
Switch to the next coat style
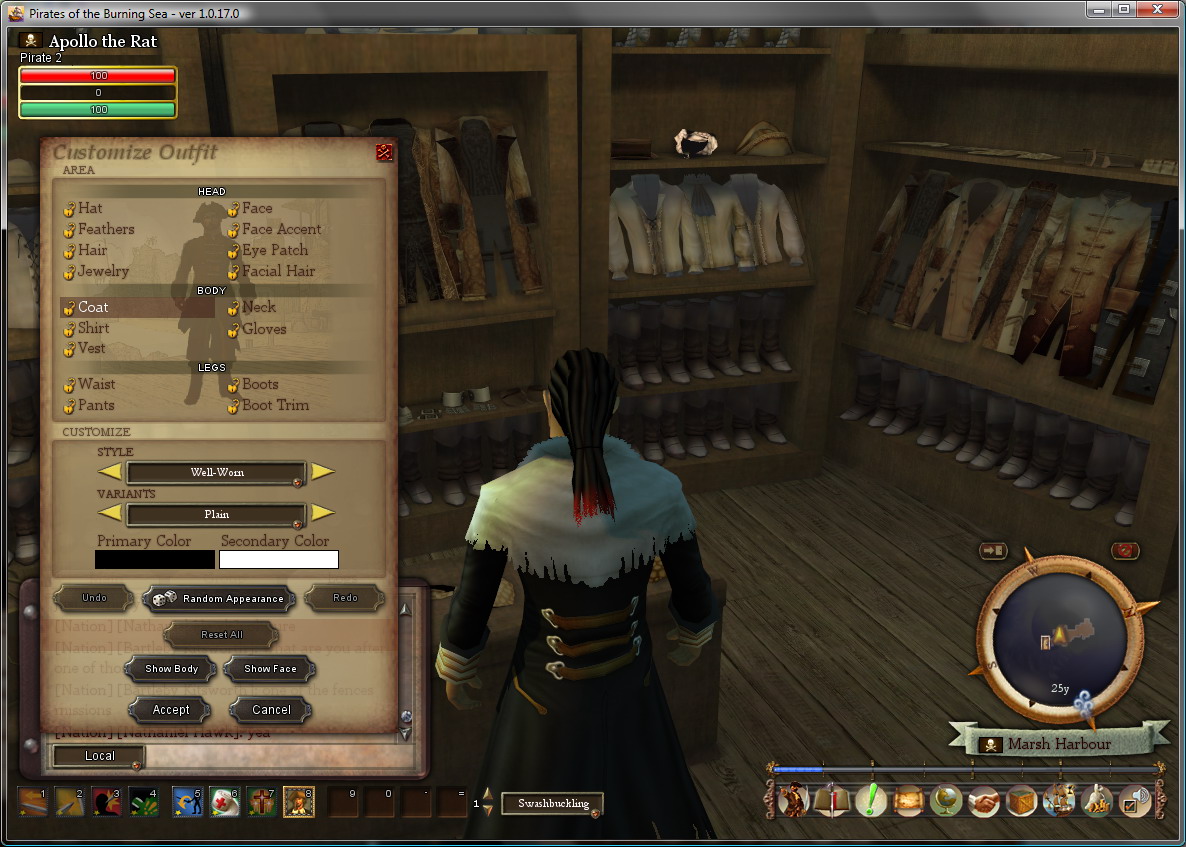tap(322, 472)
